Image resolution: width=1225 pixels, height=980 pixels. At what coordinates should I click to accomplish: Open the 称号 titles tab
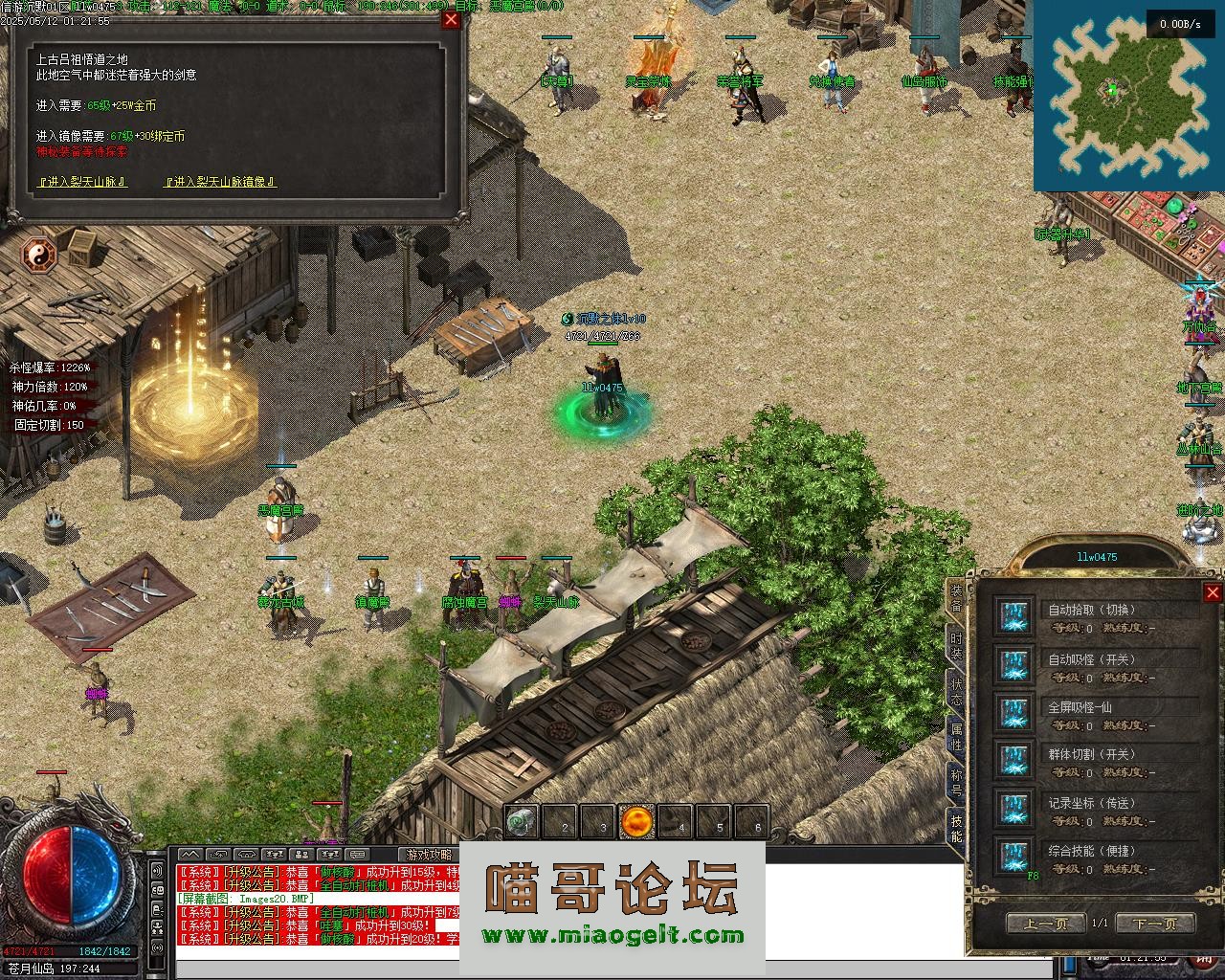tap(956, 784)
